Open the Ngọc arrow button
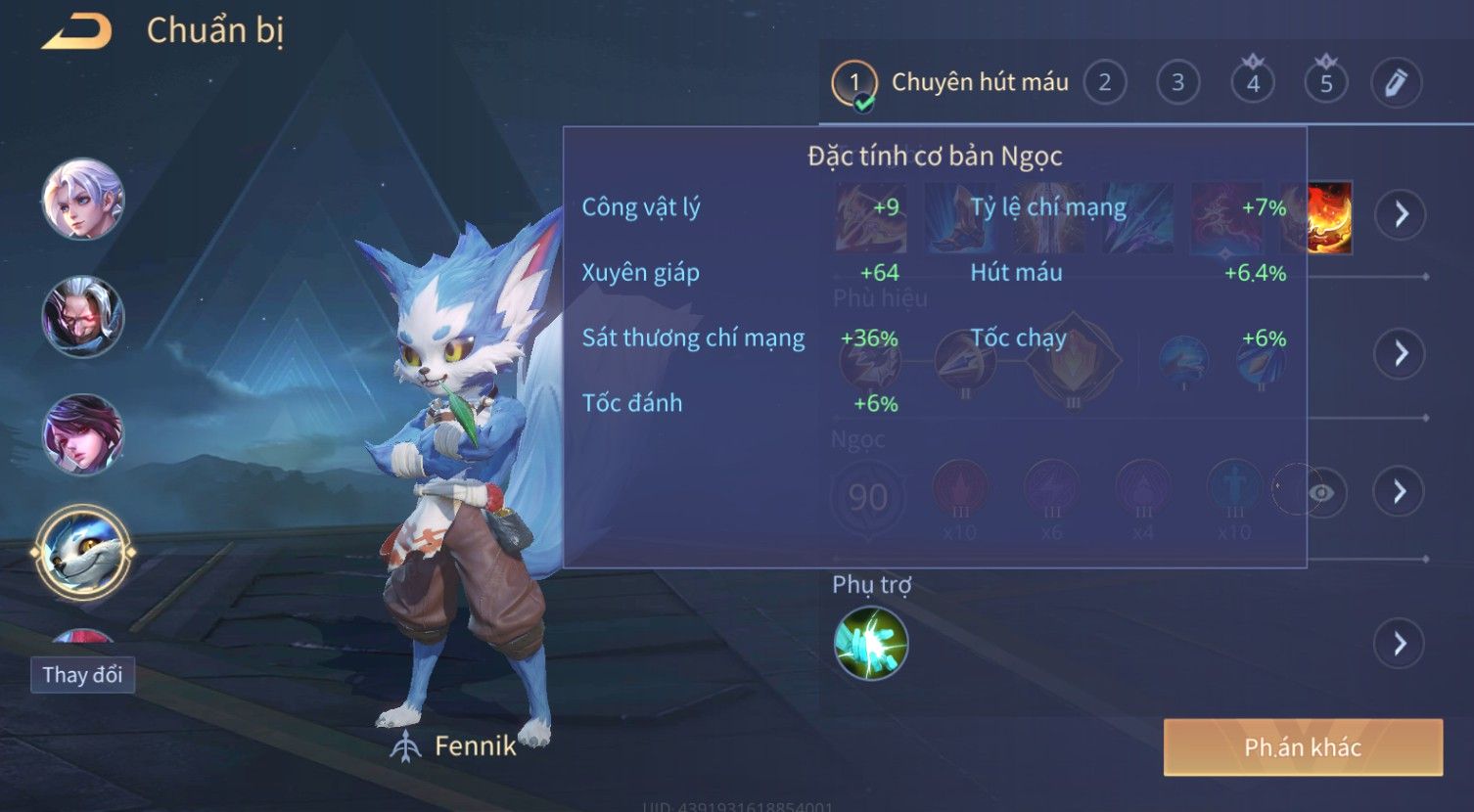This screenshot has width=1474, height=812. click(1401, 491)
